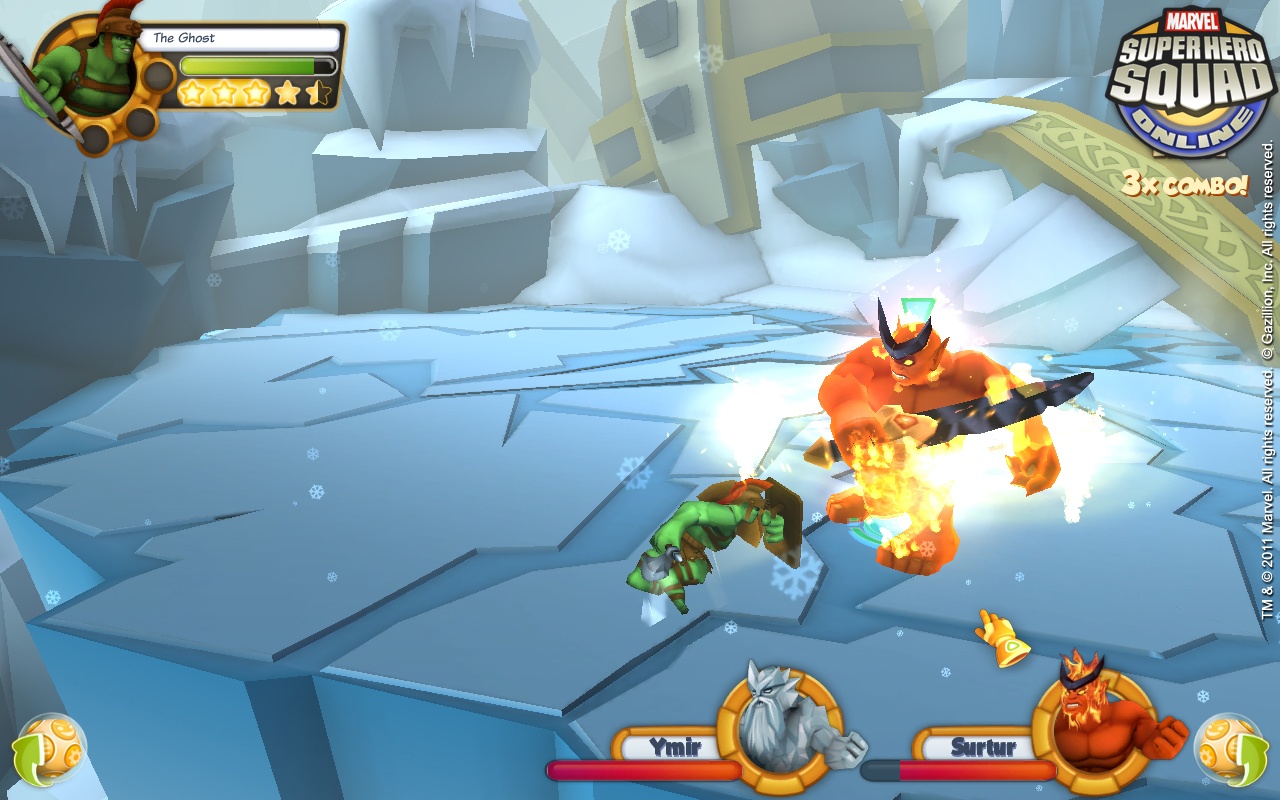Select the Ymir name banner
This screenshot has height=800, width=1280.
[x=669, y=745]
